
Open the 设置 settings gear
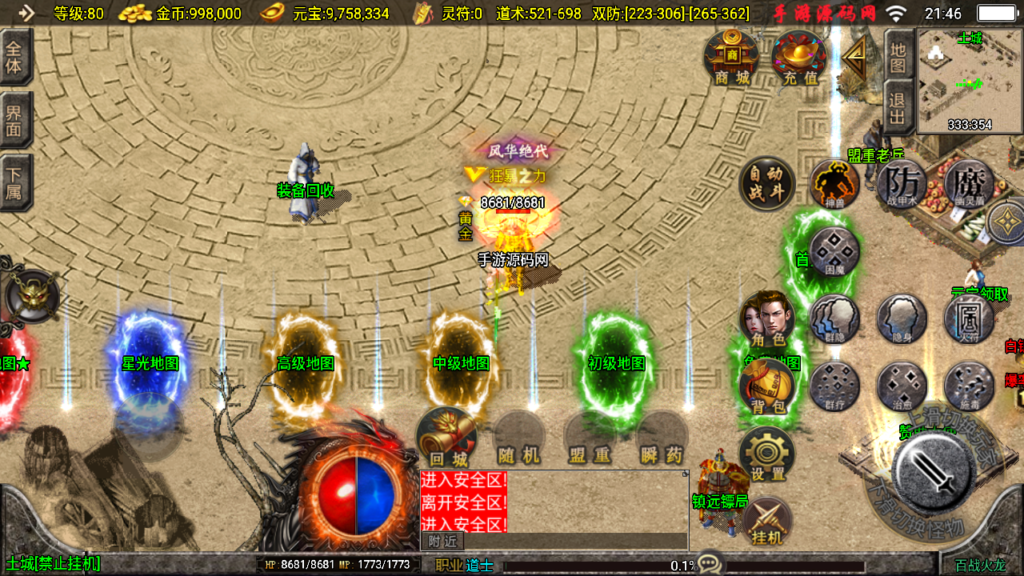coord(766,453)
